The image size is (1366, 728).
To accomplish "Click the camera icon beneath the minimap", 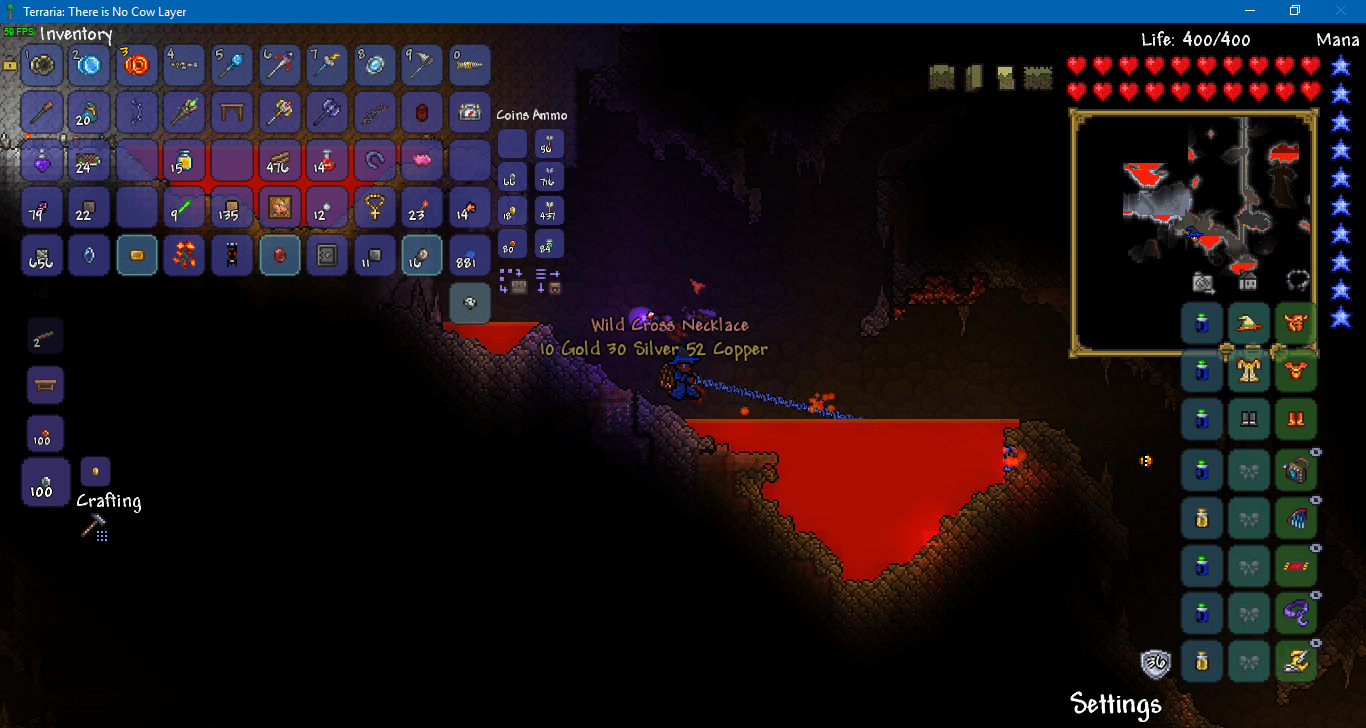I will [x=1202, y=283].
